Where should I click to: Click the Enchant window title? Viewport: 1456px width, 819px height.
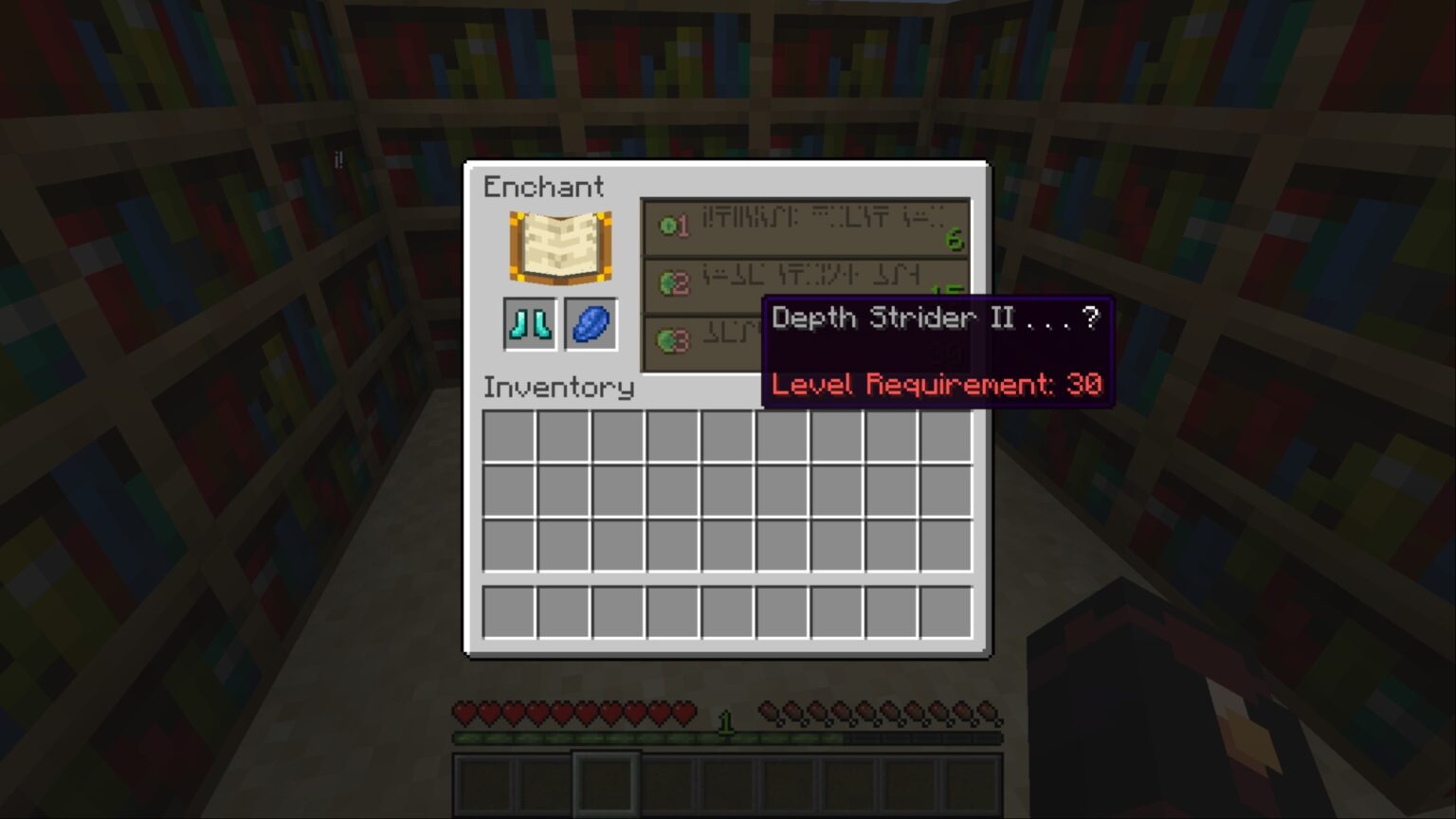543,187
